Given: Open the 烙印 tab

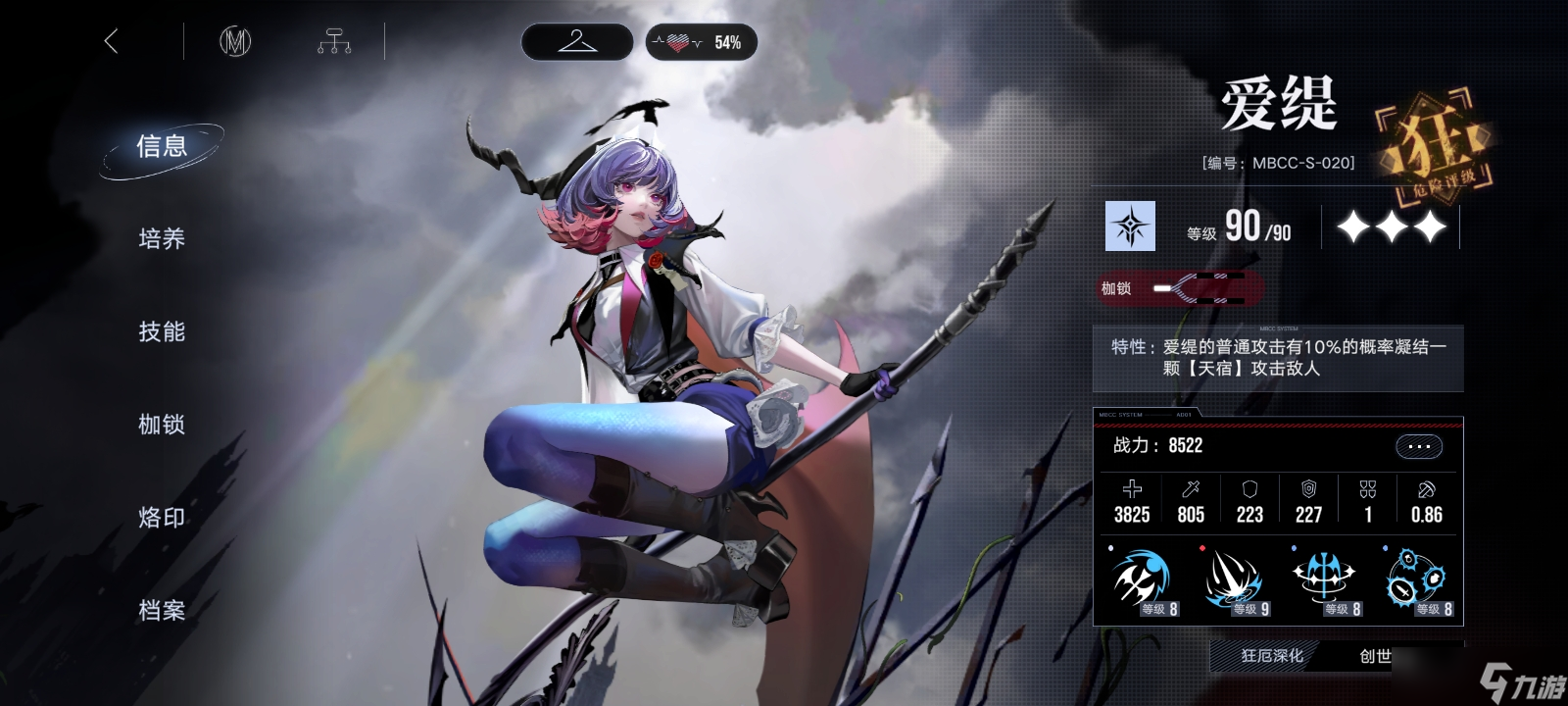Looking at the screenshot, I should (x=162, y=518).
